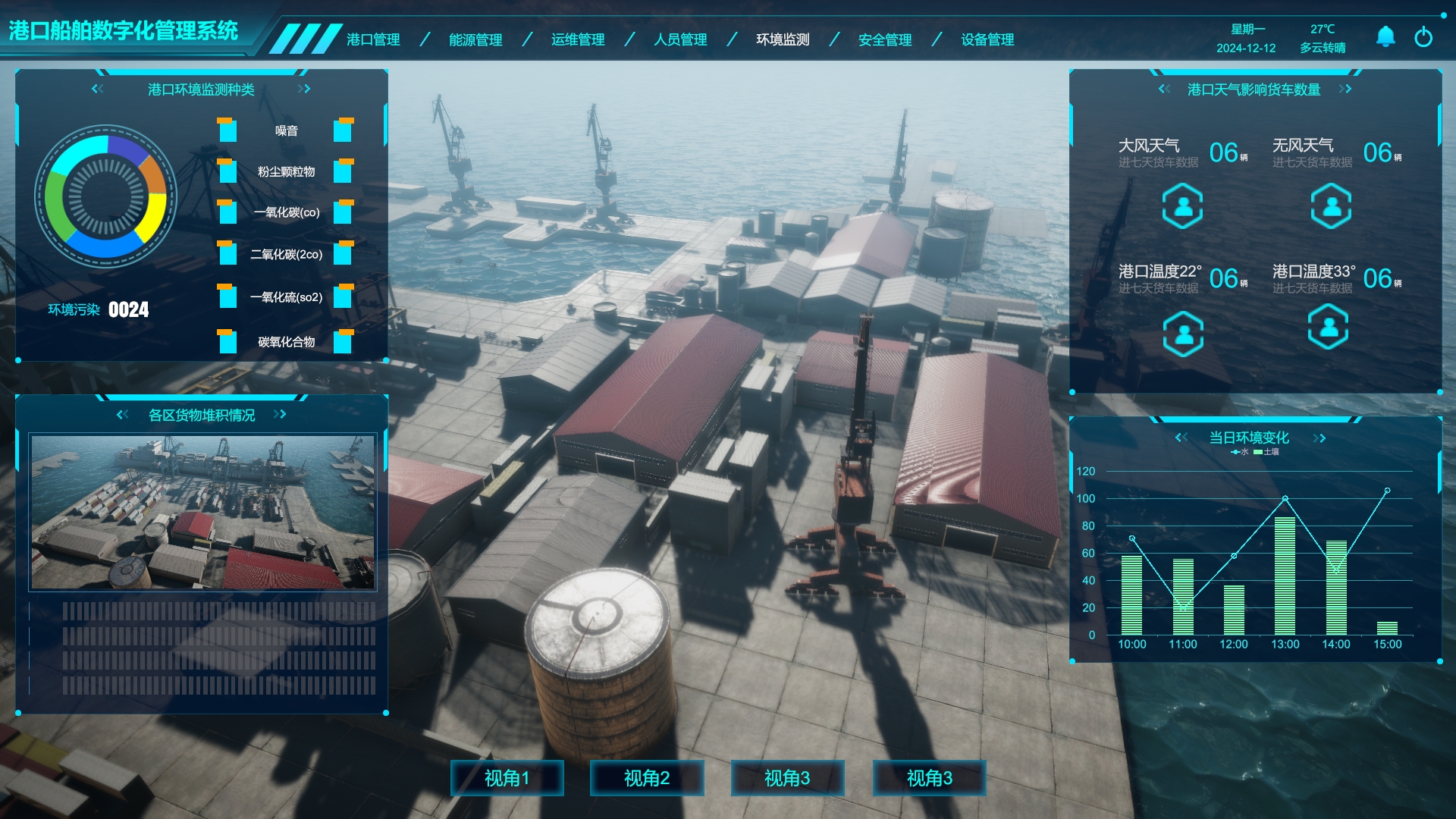1456x819 pixels.
Task: Open the cargo yard camera thumbnail
Action: click(202, 512)
